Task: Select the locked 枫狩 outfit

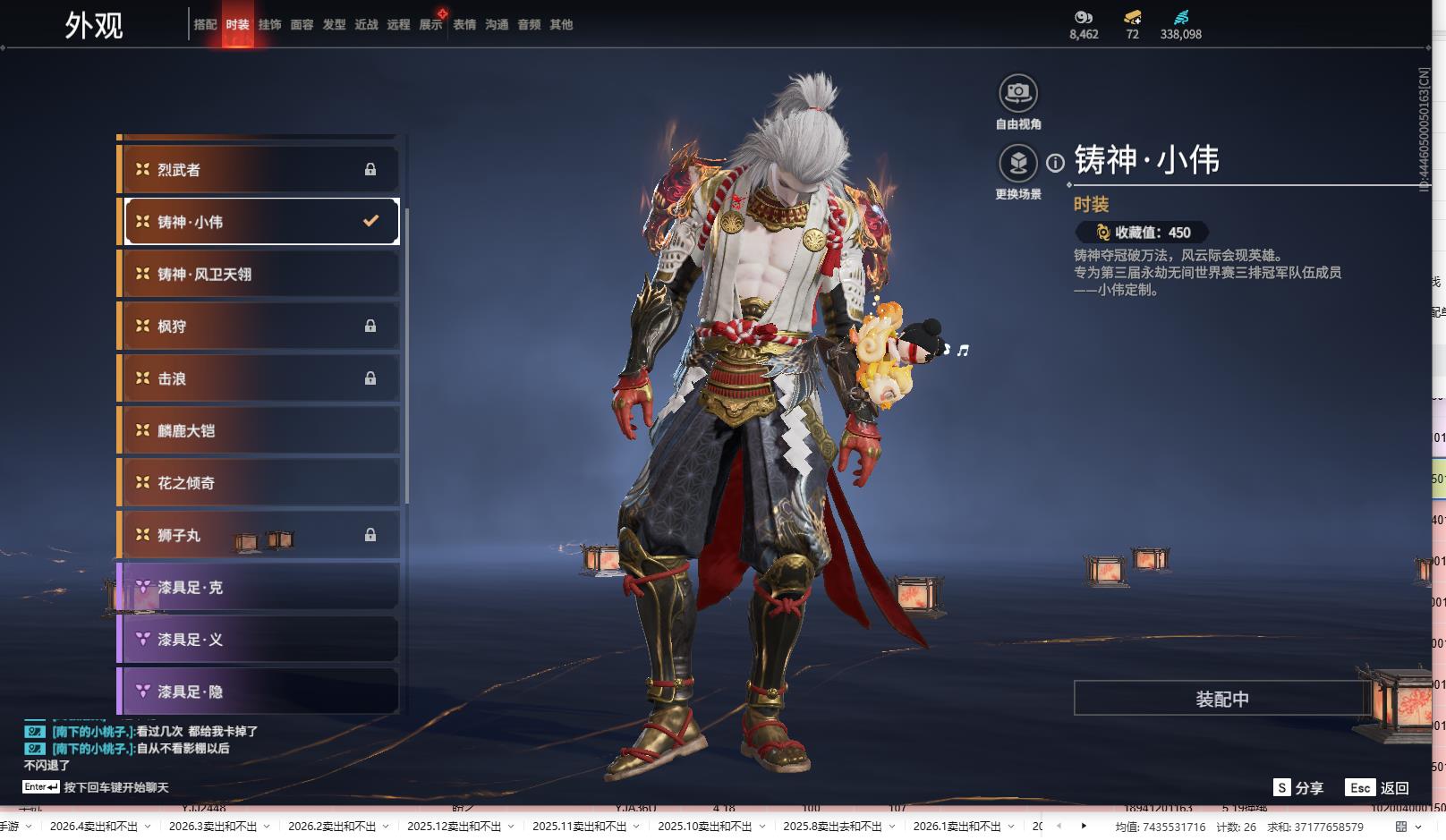Action: (x=259, y=327)
